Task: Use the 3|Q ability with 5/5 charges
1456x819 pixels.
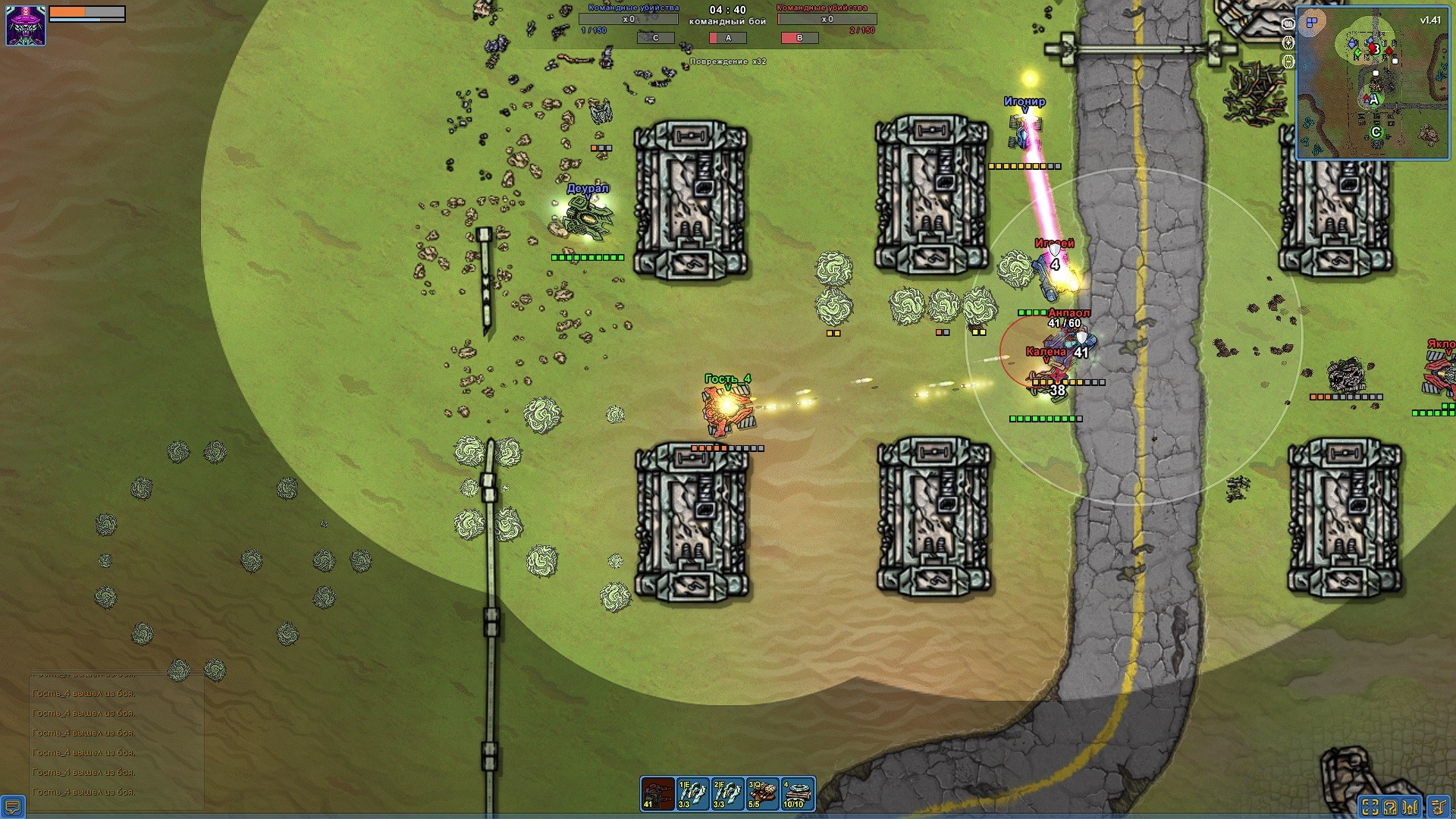Action: point(762,793)
